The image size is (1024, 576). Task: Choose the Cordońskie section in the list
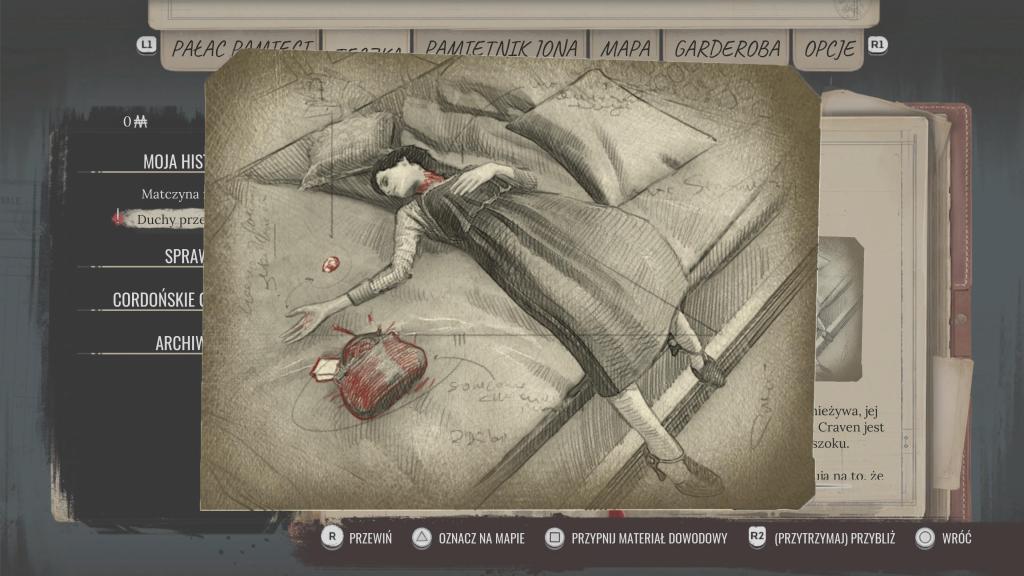click(159, 299)
